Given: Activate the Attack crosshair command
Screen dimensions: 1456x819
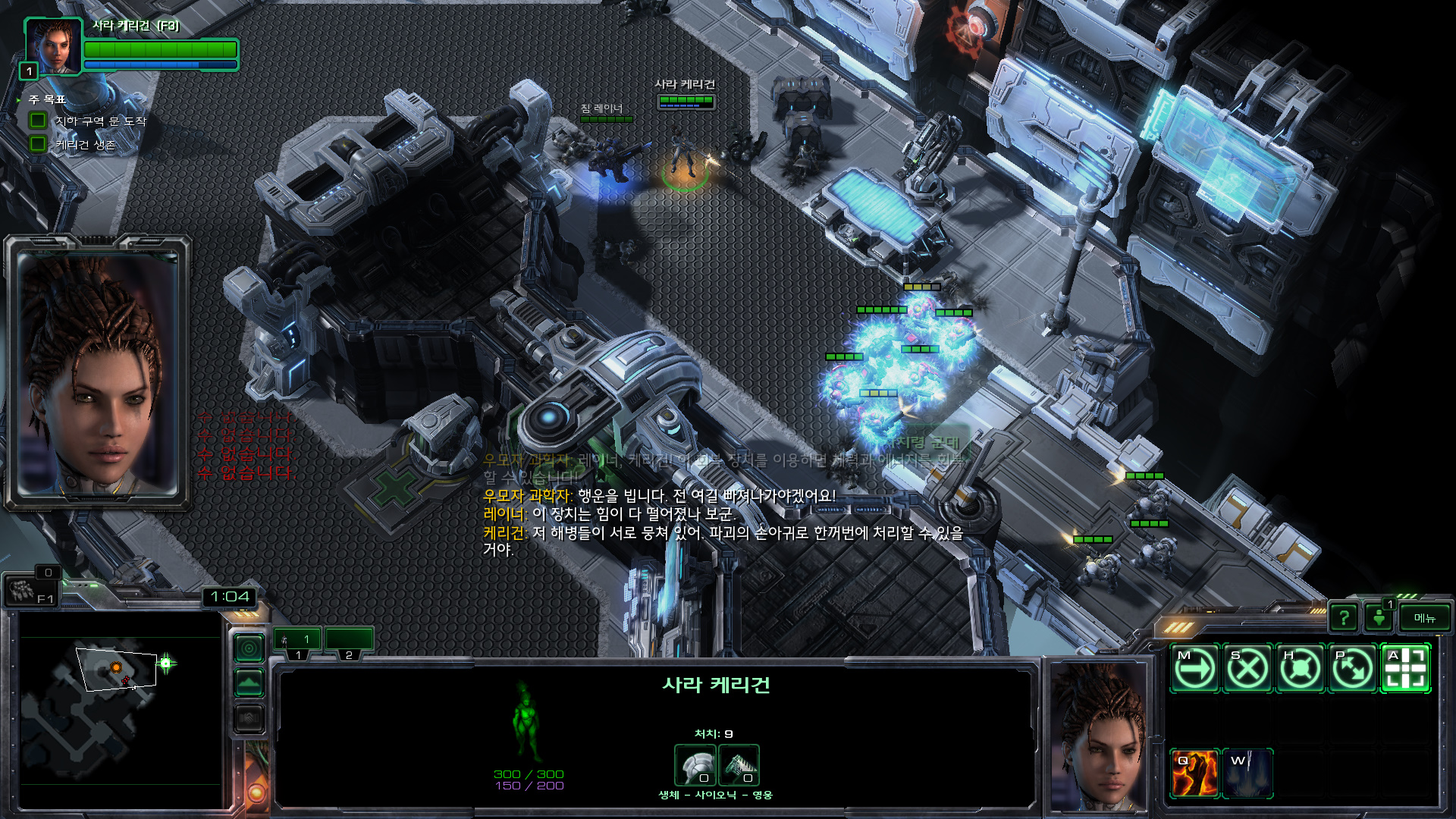Looking at the screenshot, I should [x=1406, y=669].
